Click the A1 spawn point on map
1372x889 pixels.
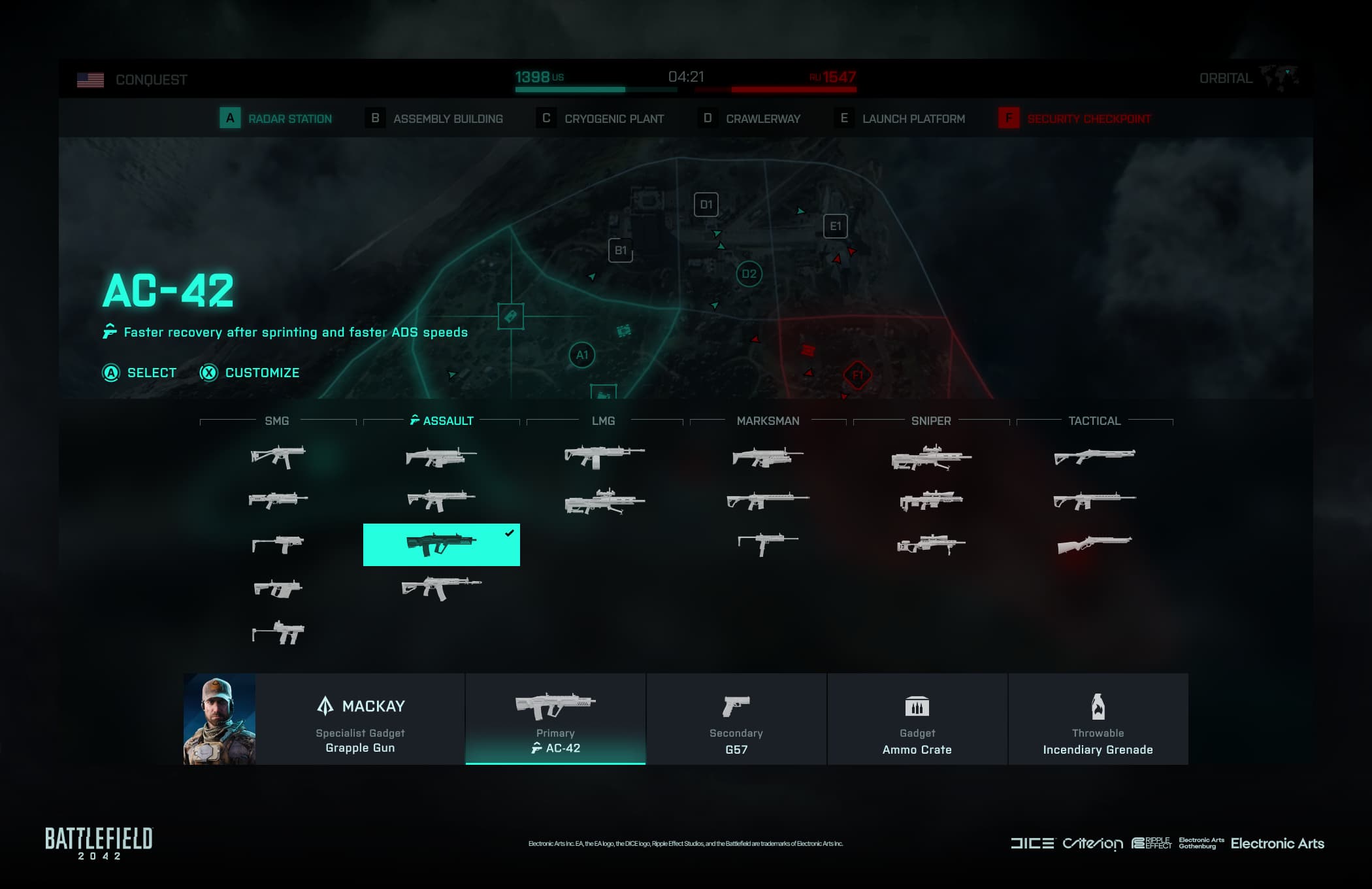(x=581, y=355)
